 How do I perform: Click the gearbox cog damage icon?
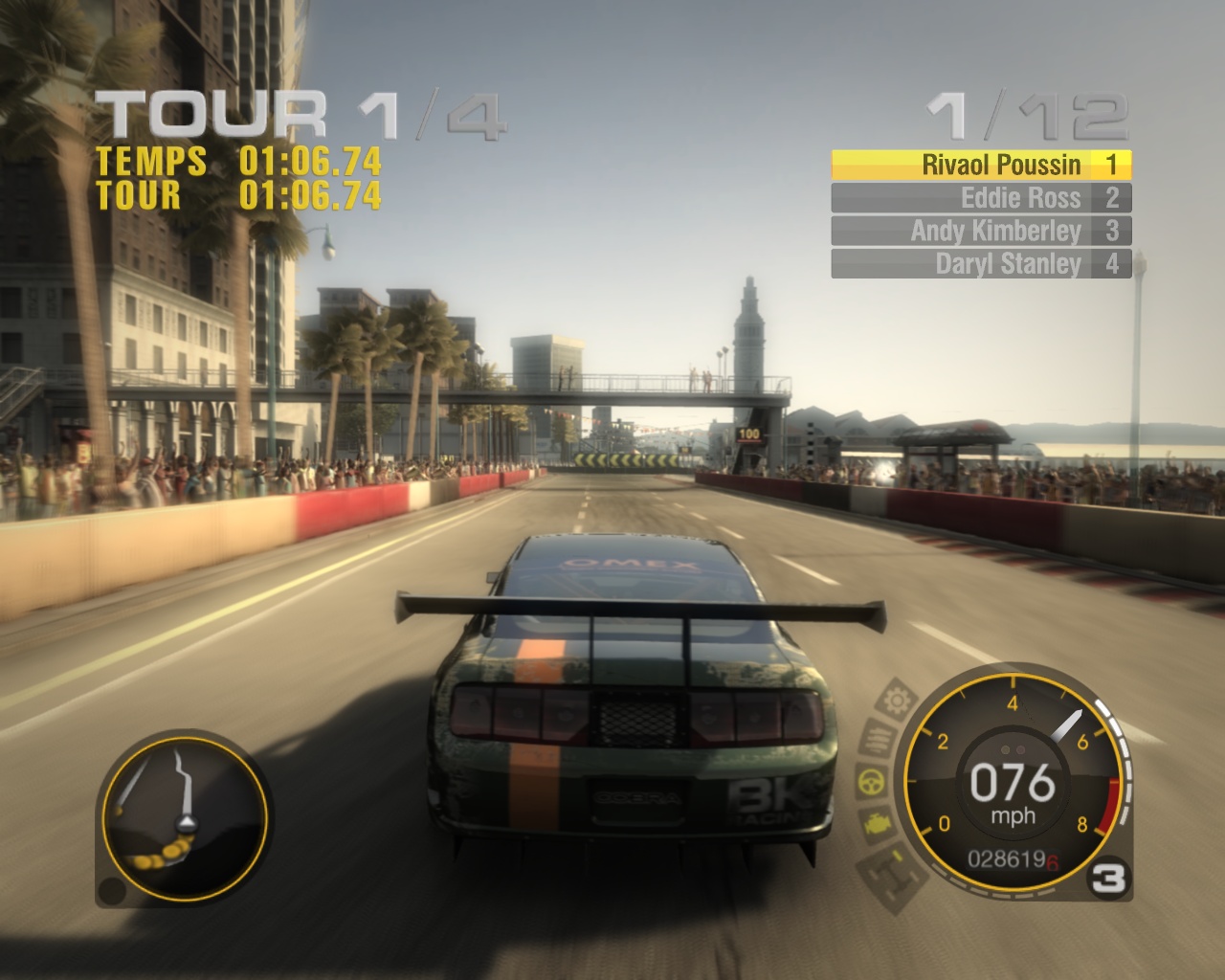point(896,702)
